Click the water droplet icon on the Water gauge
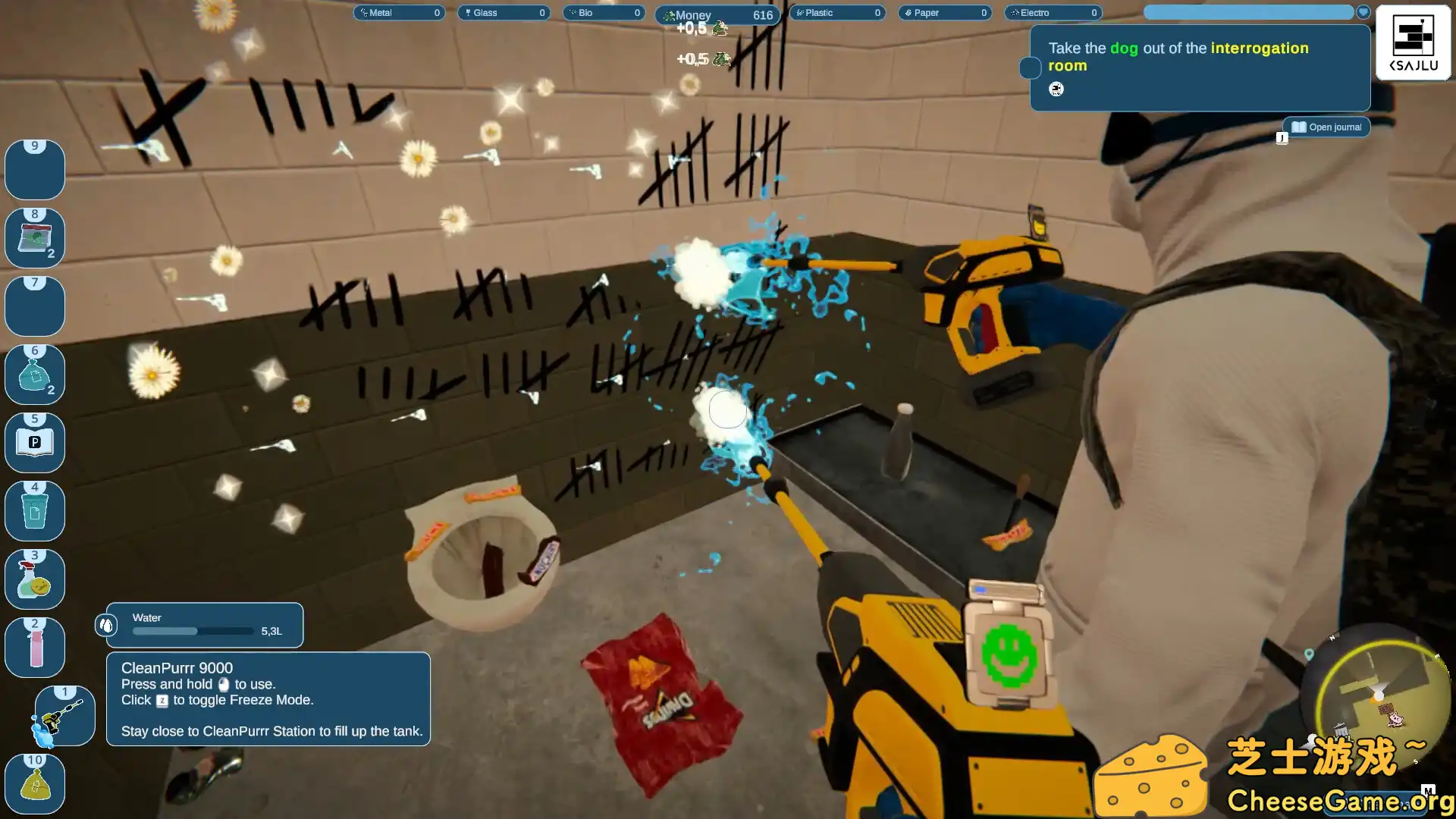Image resolution: width=1456 pixels, height=819 pixels. coord(108,624)
